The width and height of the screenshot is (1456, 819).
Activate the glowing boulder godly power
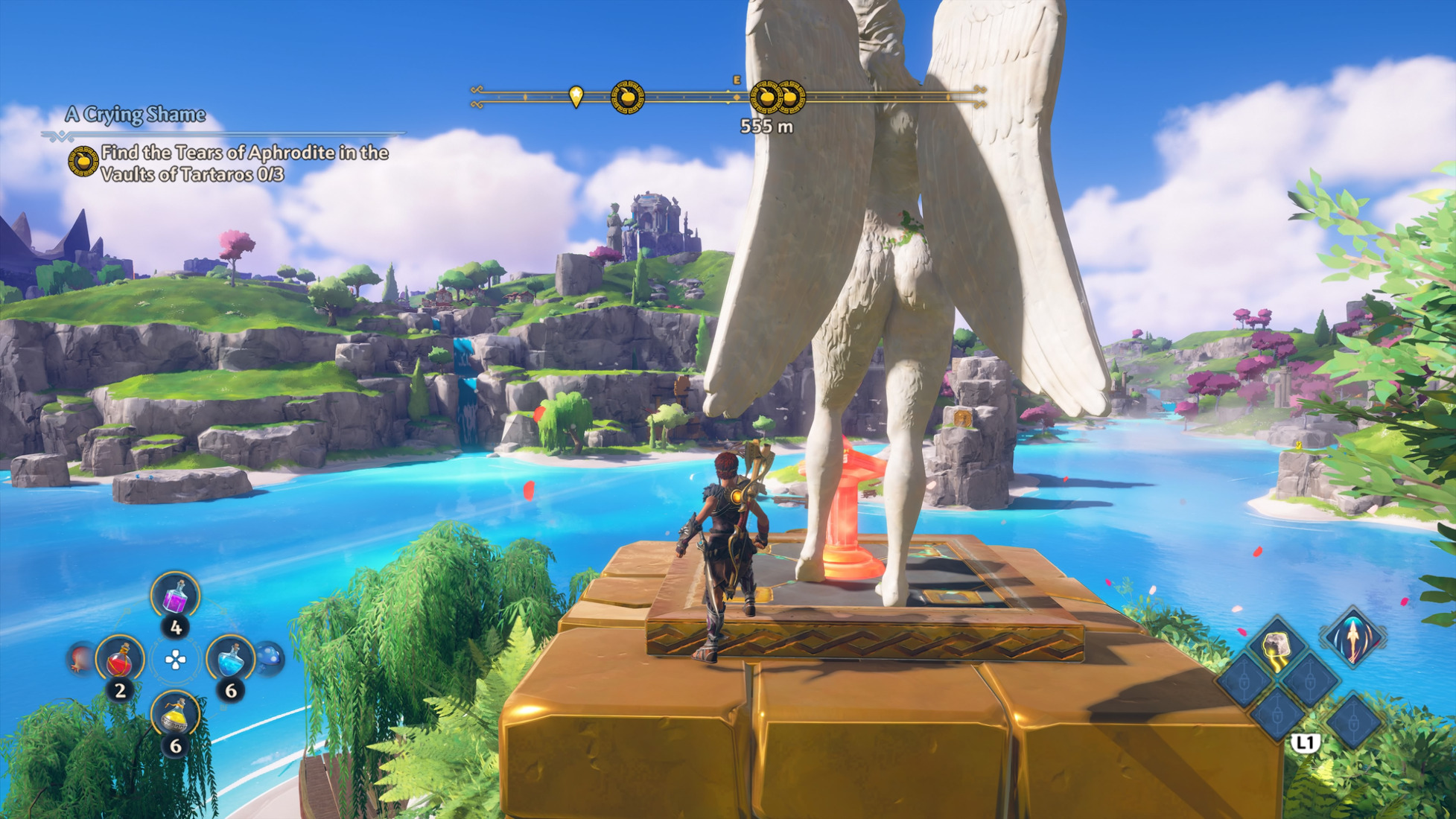[1277, 647]
